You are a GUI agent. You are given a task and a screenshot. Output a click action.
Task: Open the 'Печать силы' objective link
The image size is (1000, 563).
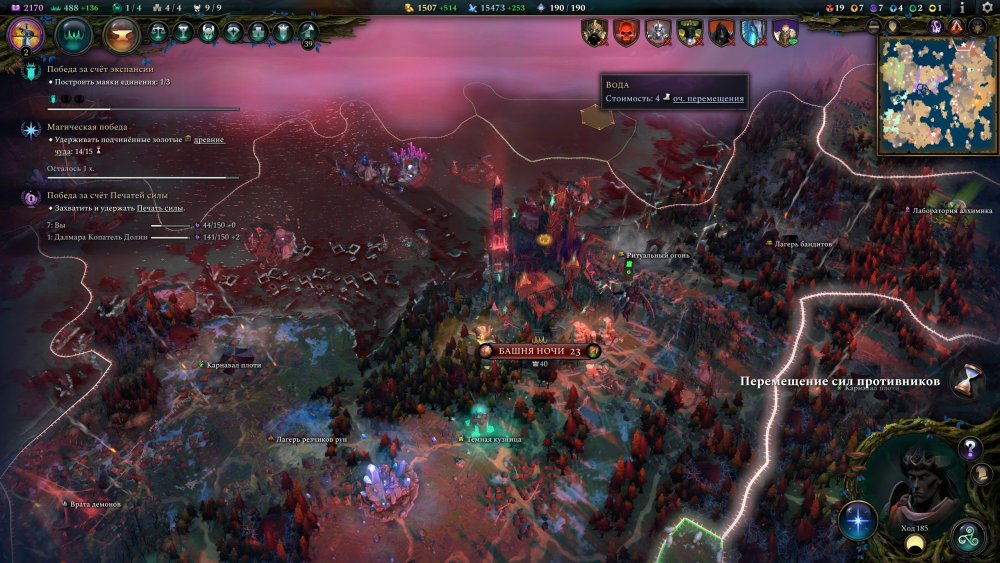tap(160, 207)
